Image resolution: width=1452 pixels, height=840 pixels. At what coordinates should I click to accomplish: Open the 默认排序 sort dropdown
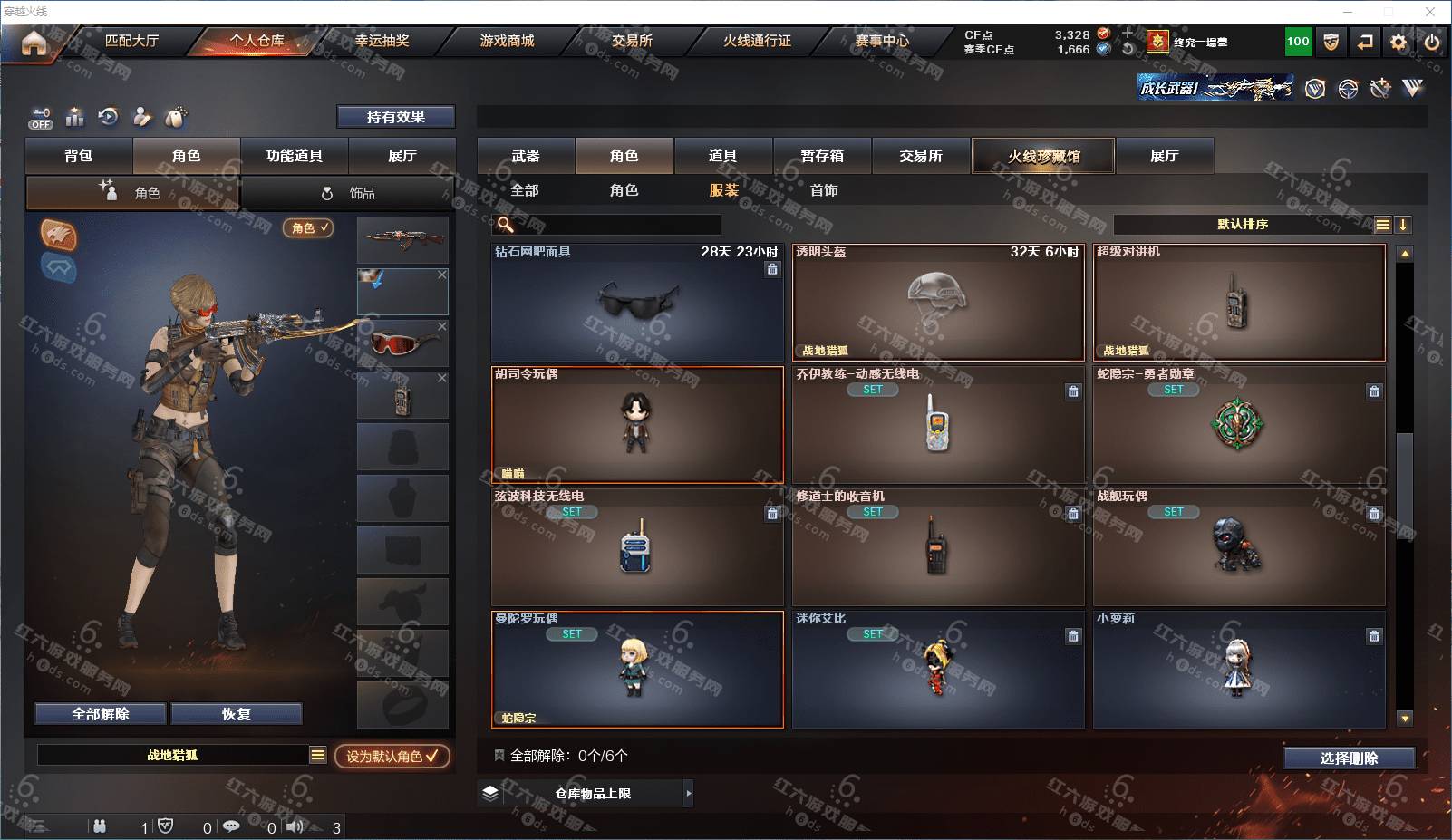1243,225
